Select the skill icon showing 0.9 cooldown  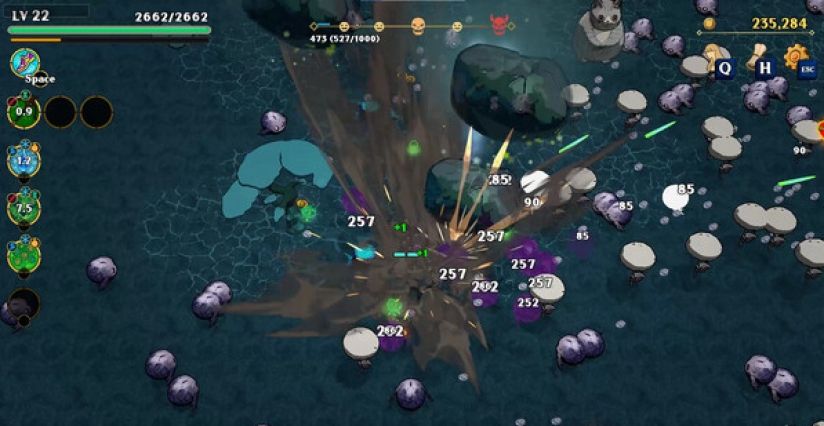tap(23, 111)
